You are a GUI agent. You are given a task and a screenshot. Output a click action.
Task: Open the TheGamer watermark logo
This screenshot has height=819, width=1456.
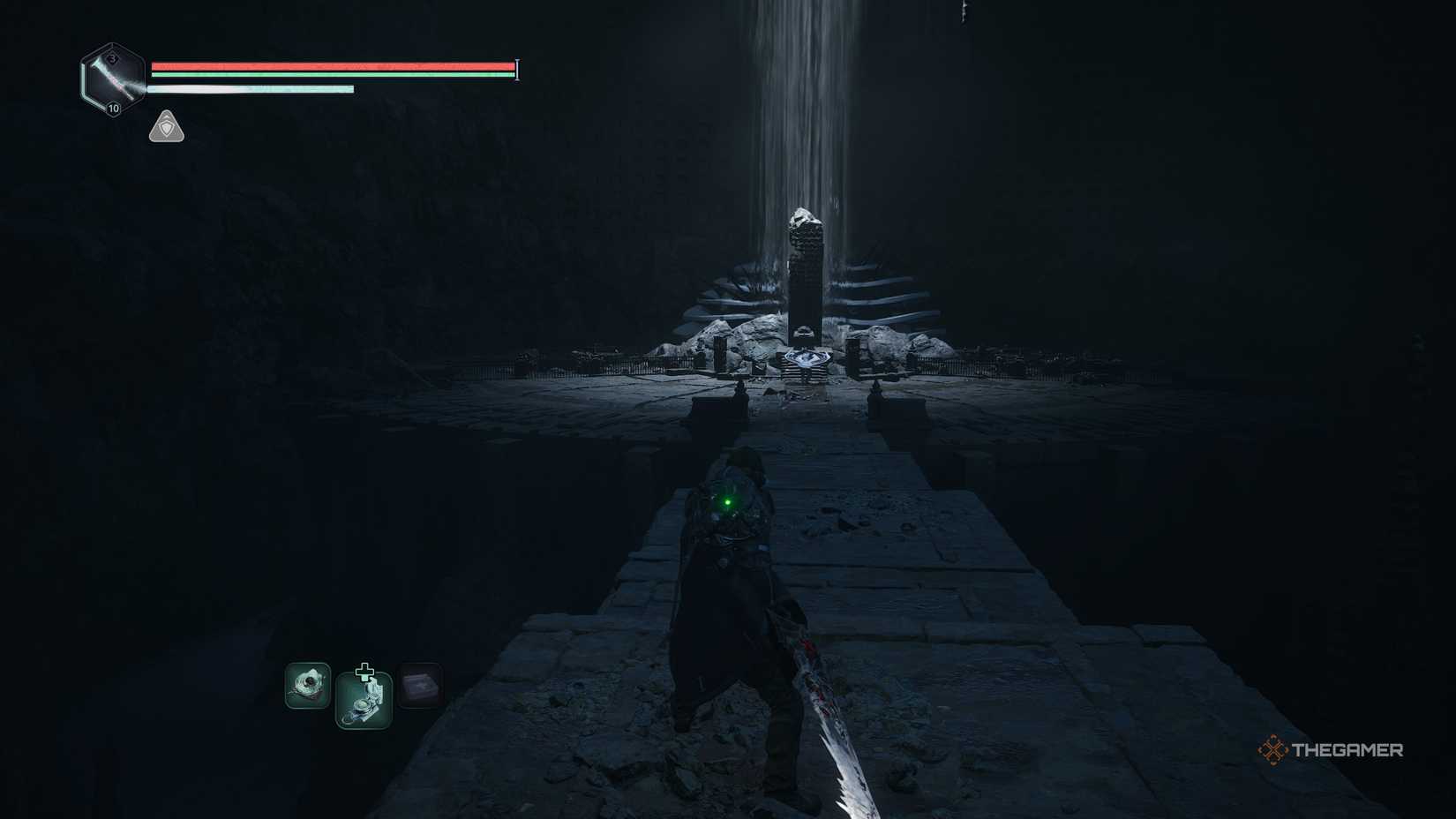[x=1330, y=750]
